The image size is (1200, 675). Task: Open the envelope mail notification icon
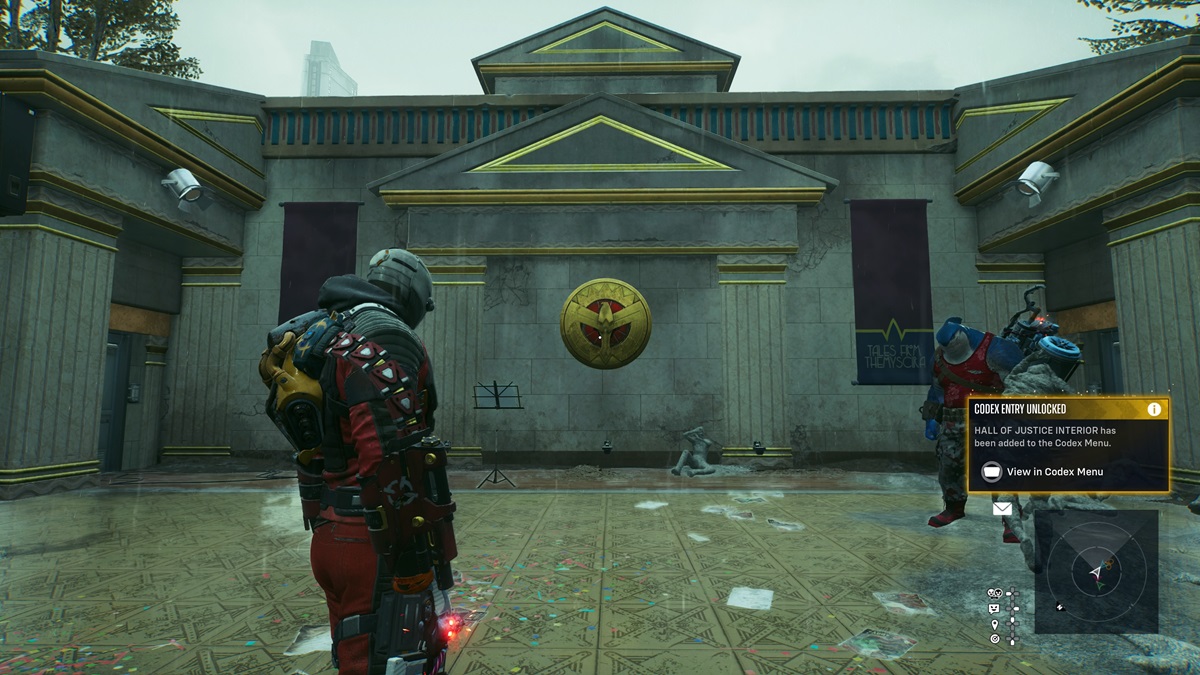1002,509
